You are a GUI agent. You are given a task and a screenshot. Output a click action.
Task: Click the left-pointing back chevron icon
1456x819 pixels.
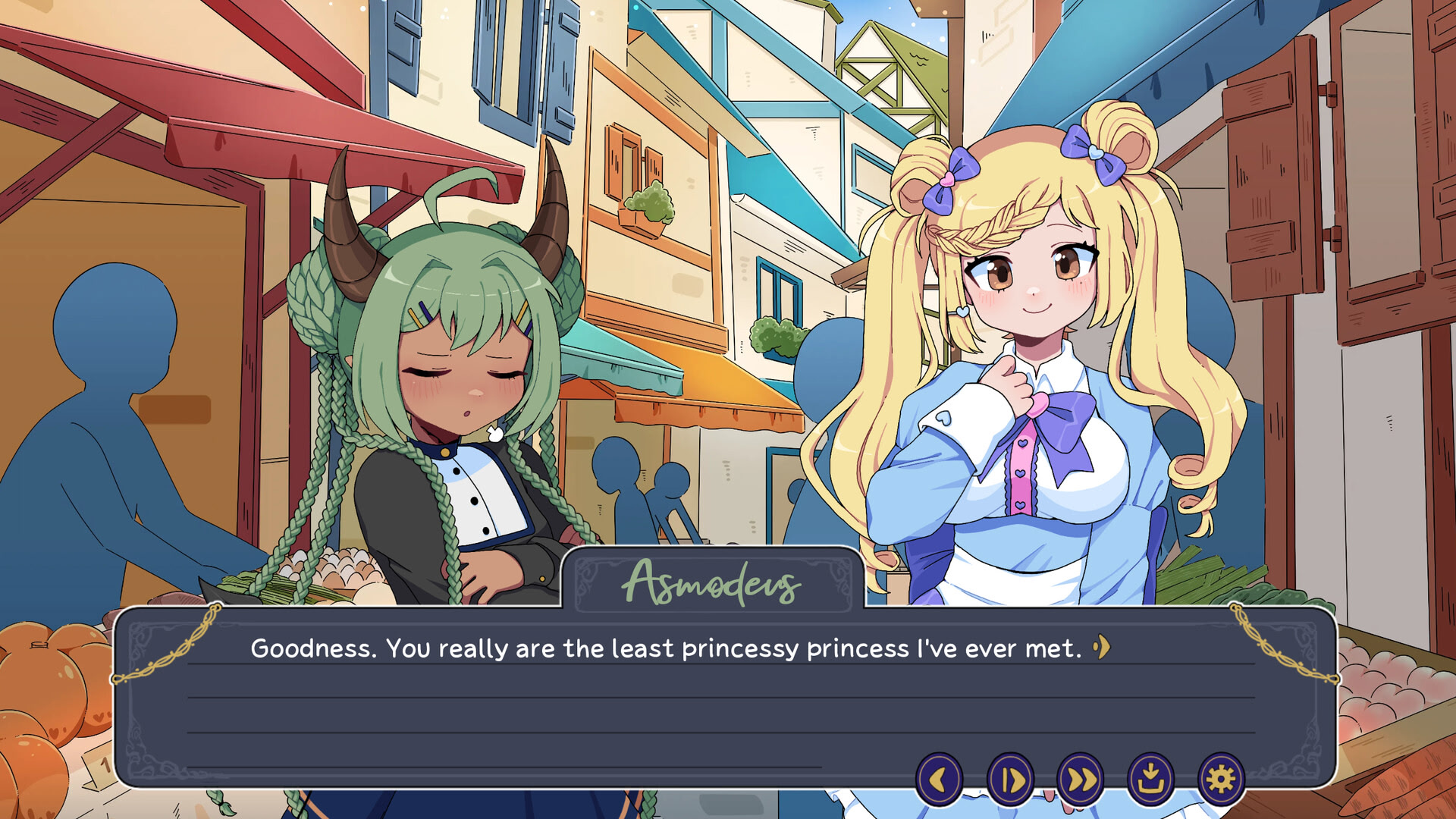940,778
